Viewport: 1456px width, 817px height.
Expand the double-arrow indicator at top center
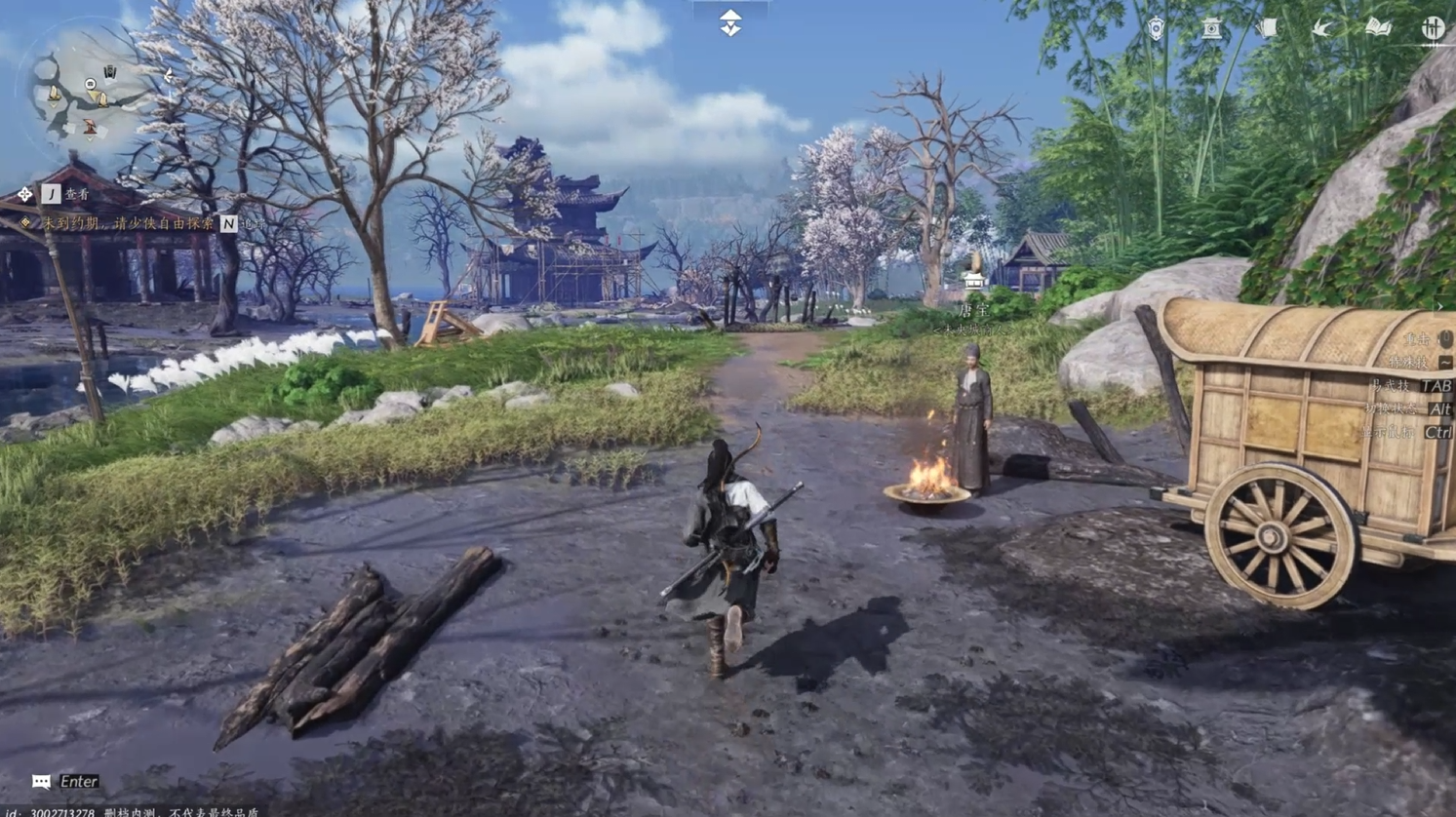click(730, 22)
